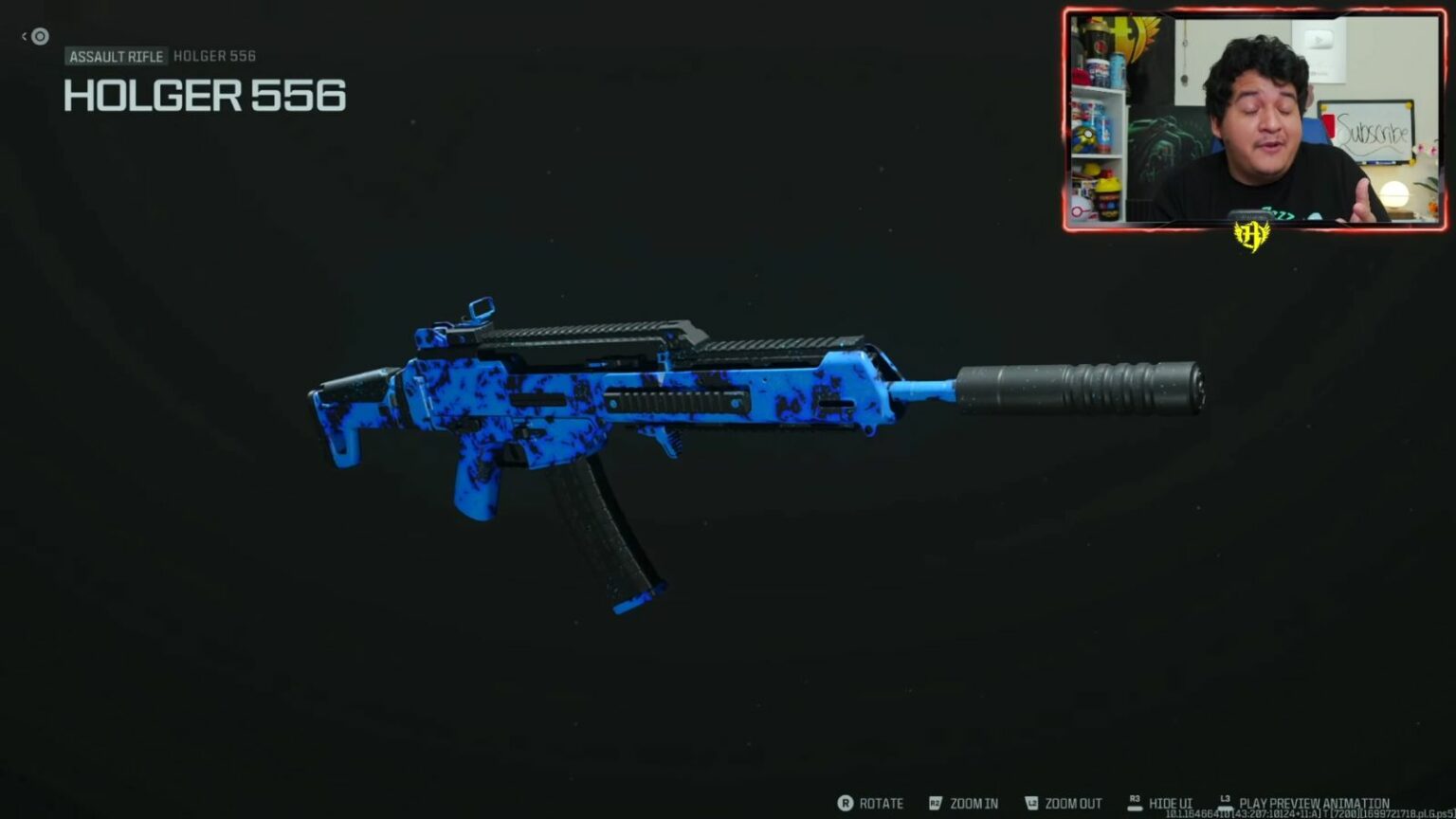The image size is (1456, 819).
Task: Click the HOLGER 556 breadcrumb label
Action: 214,56
